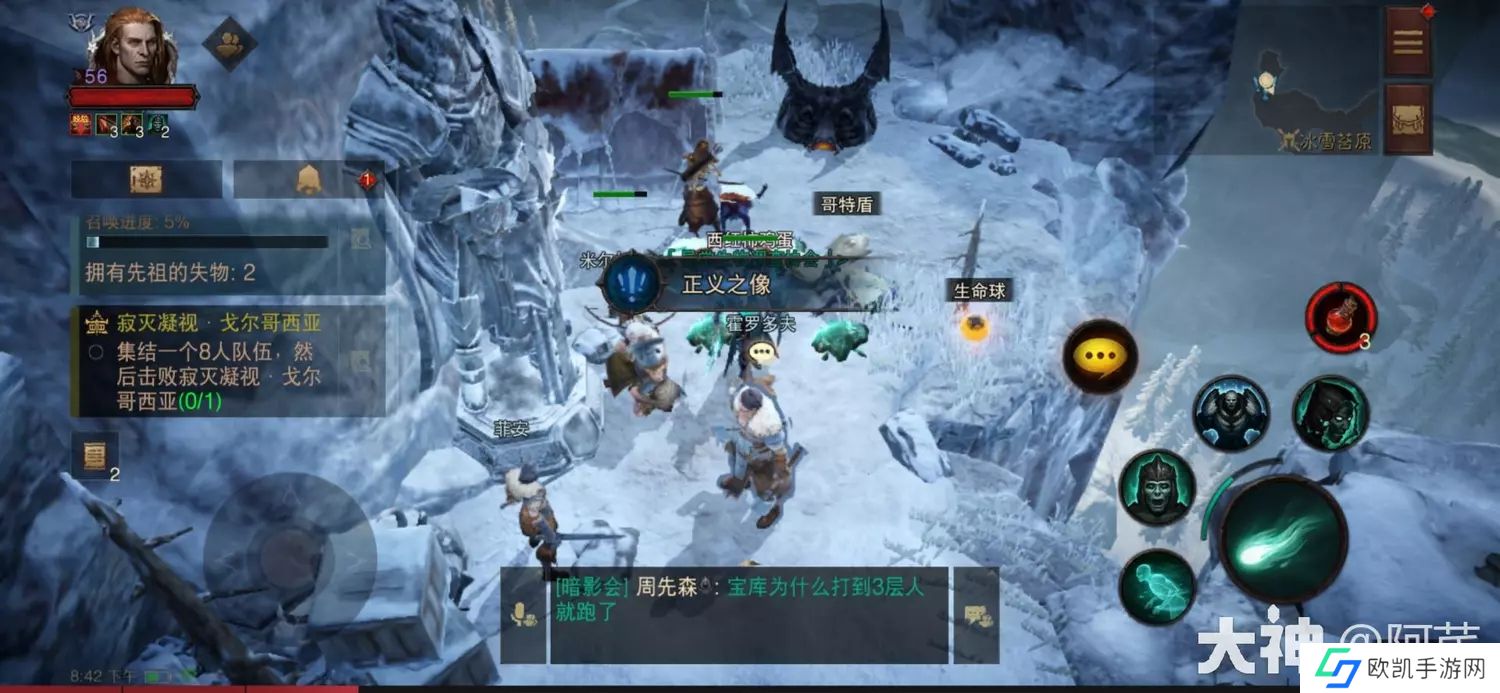This screenshot has height=693, width=1500.
Task: Tap the voice microphone button beside chat
Action: (523, 616)
